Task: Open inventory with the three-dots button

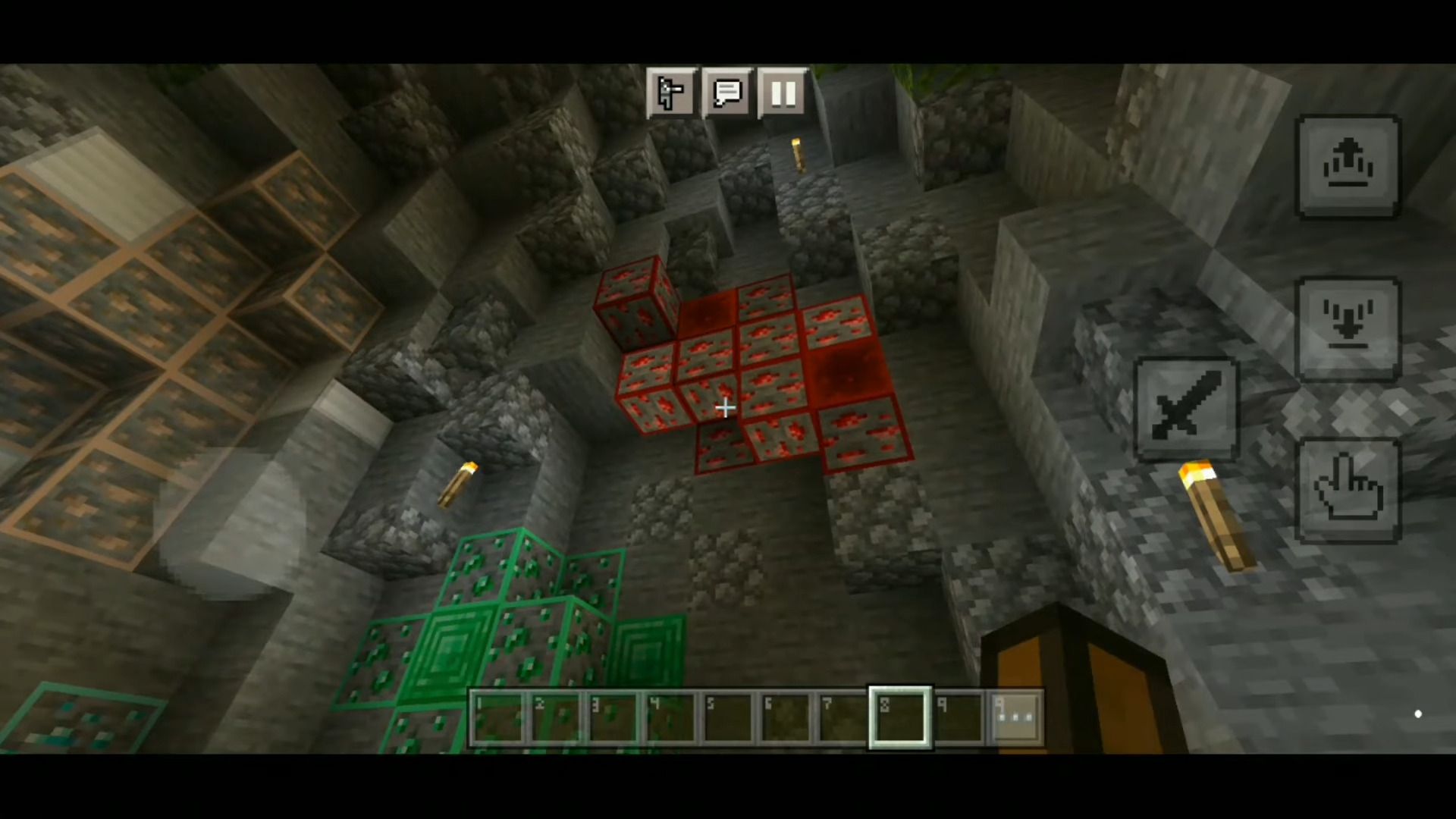Action: click(x=1016, y=717)
